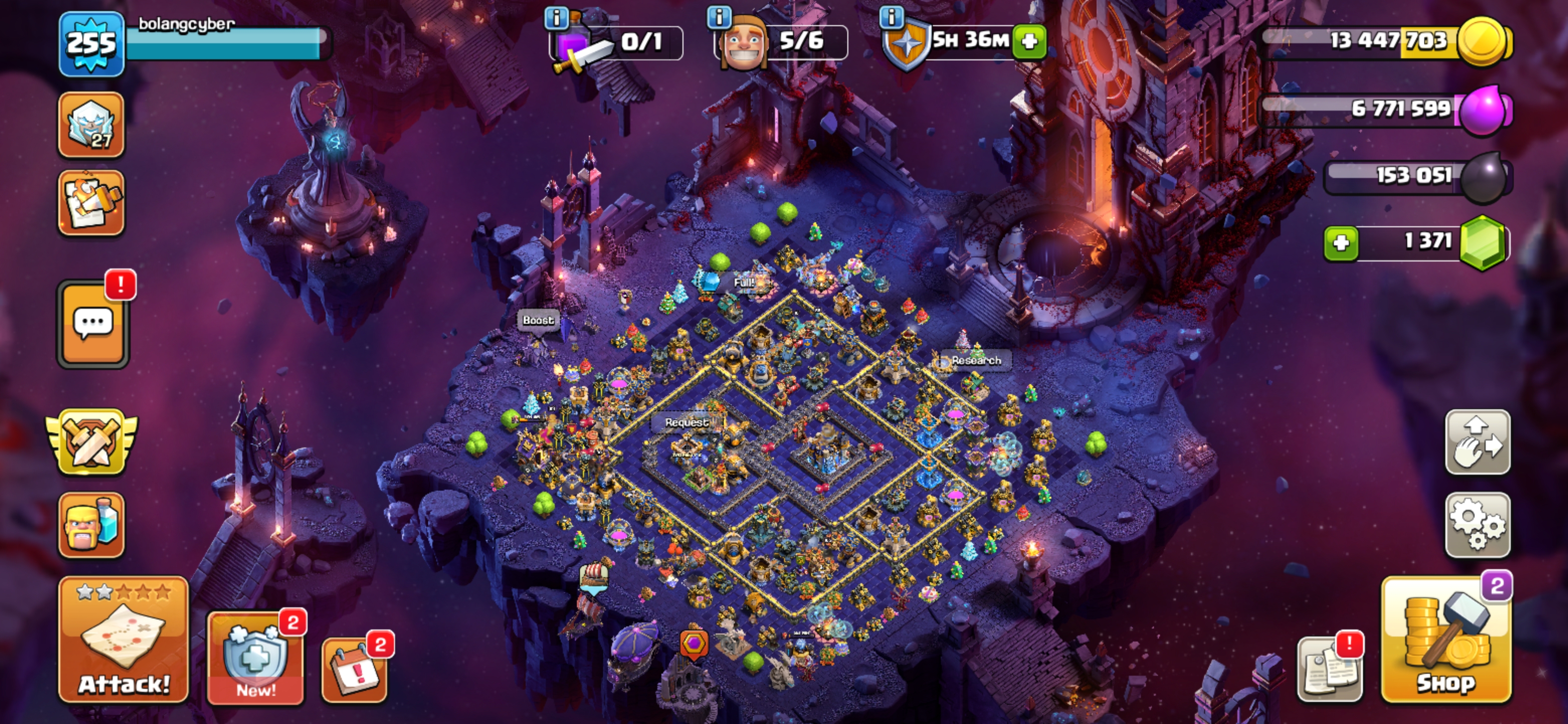1568x724 pixels.
Task: Open the orange clan perks puzzle icon
Action: coord(91,203)
